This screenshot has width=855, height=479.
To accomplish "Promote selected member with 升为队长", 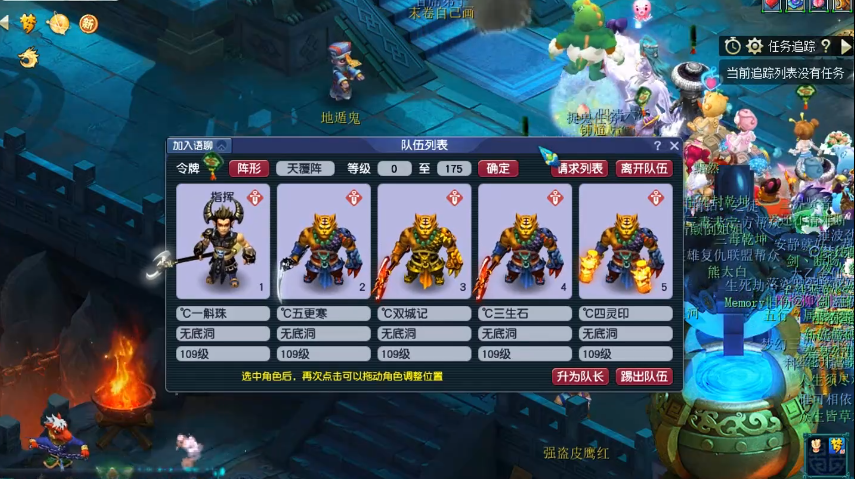I will pyautogui.click(x=579, y=376).
